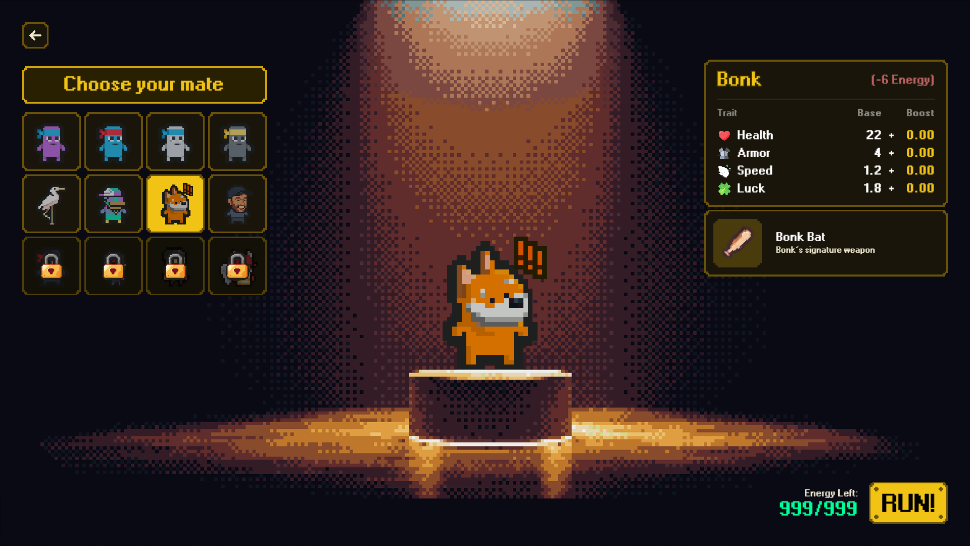Pick the white mate with blue bandana

[x=175, y=142]
